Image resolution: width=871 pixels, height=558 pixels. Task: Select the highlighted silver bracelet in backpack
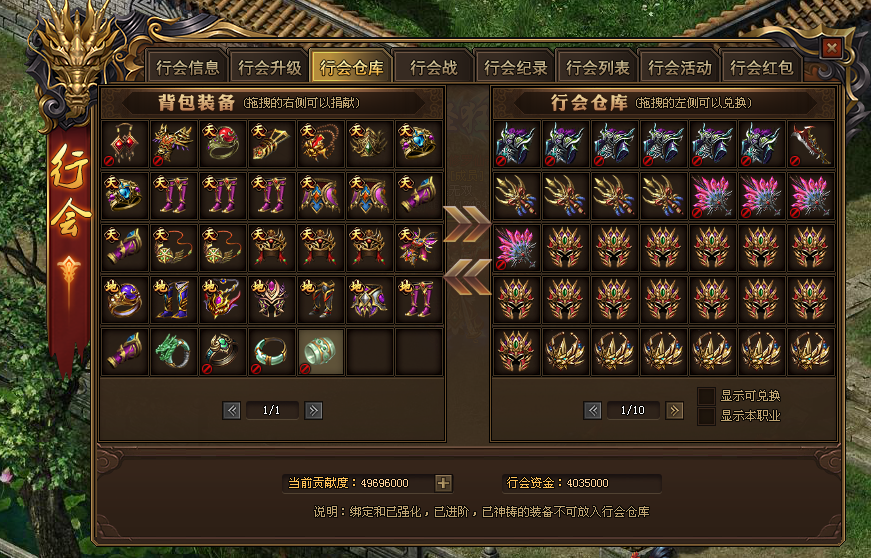(x=321, y=352)
